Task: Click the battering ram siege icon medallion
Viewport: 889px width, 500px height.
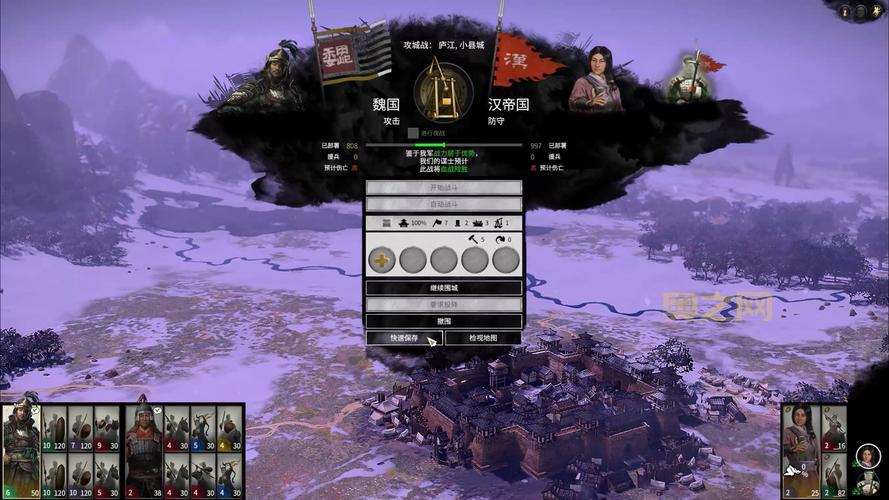Action: coord(443,92)
